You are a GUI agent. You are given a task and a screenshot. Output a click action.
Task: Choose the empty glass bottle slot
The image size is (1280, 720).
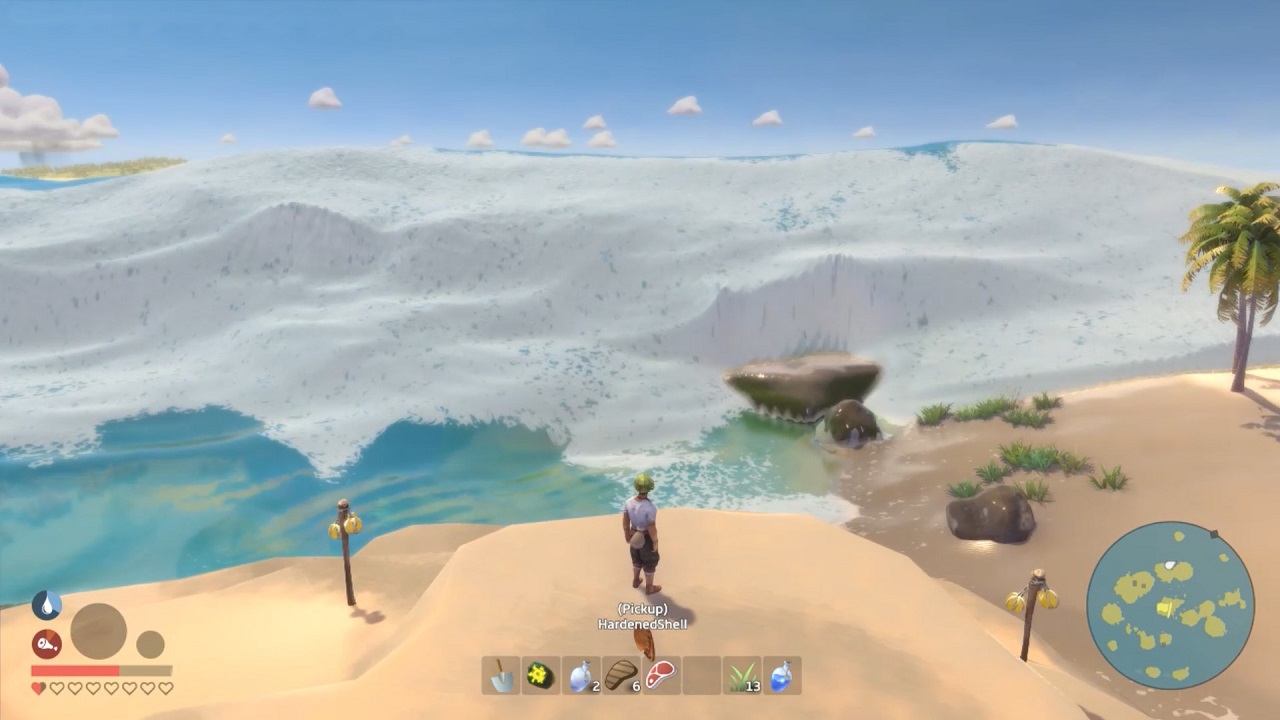tap(581, 676)
